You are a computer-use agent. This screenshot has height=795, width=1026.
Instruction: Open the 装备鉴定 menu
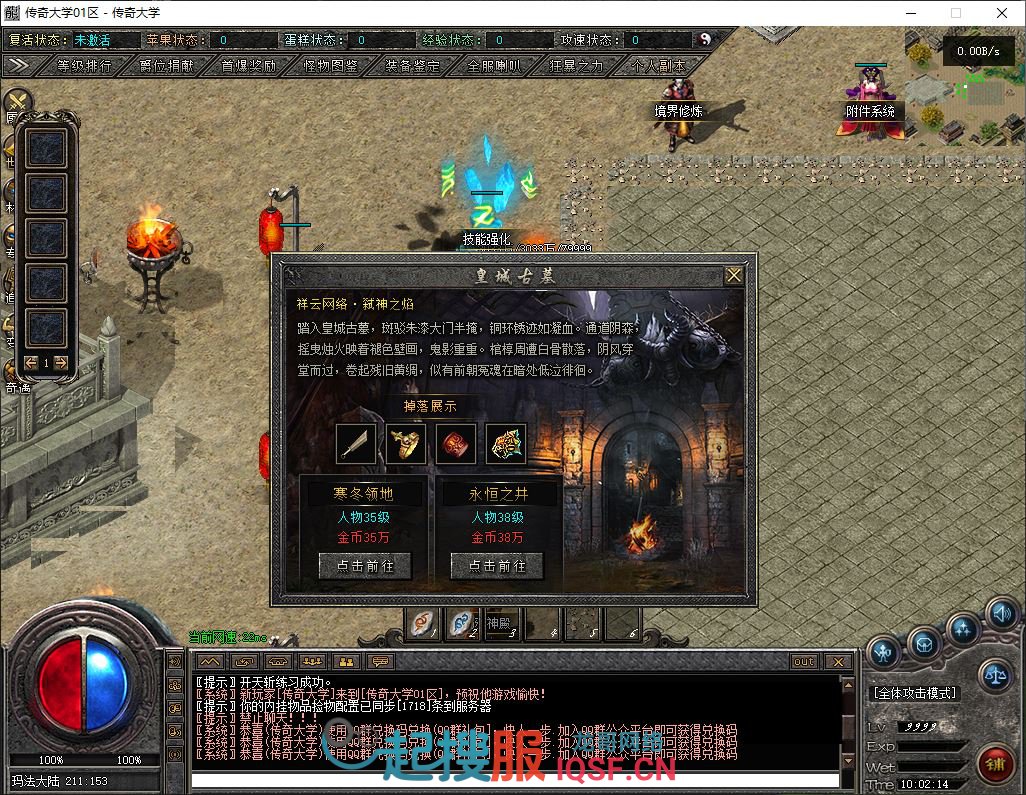click(412, 65)
